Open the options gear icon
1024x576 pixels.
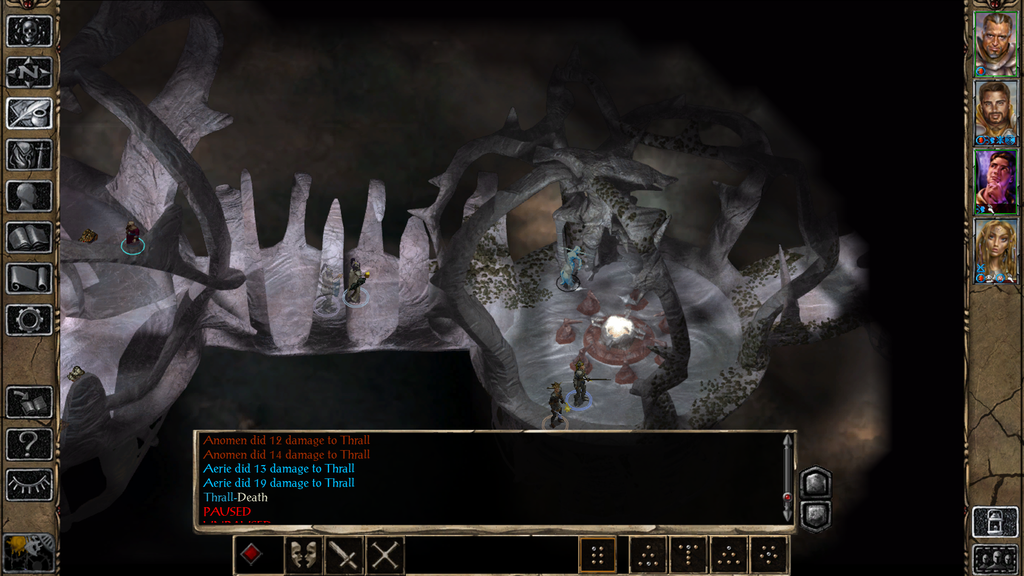29,320
